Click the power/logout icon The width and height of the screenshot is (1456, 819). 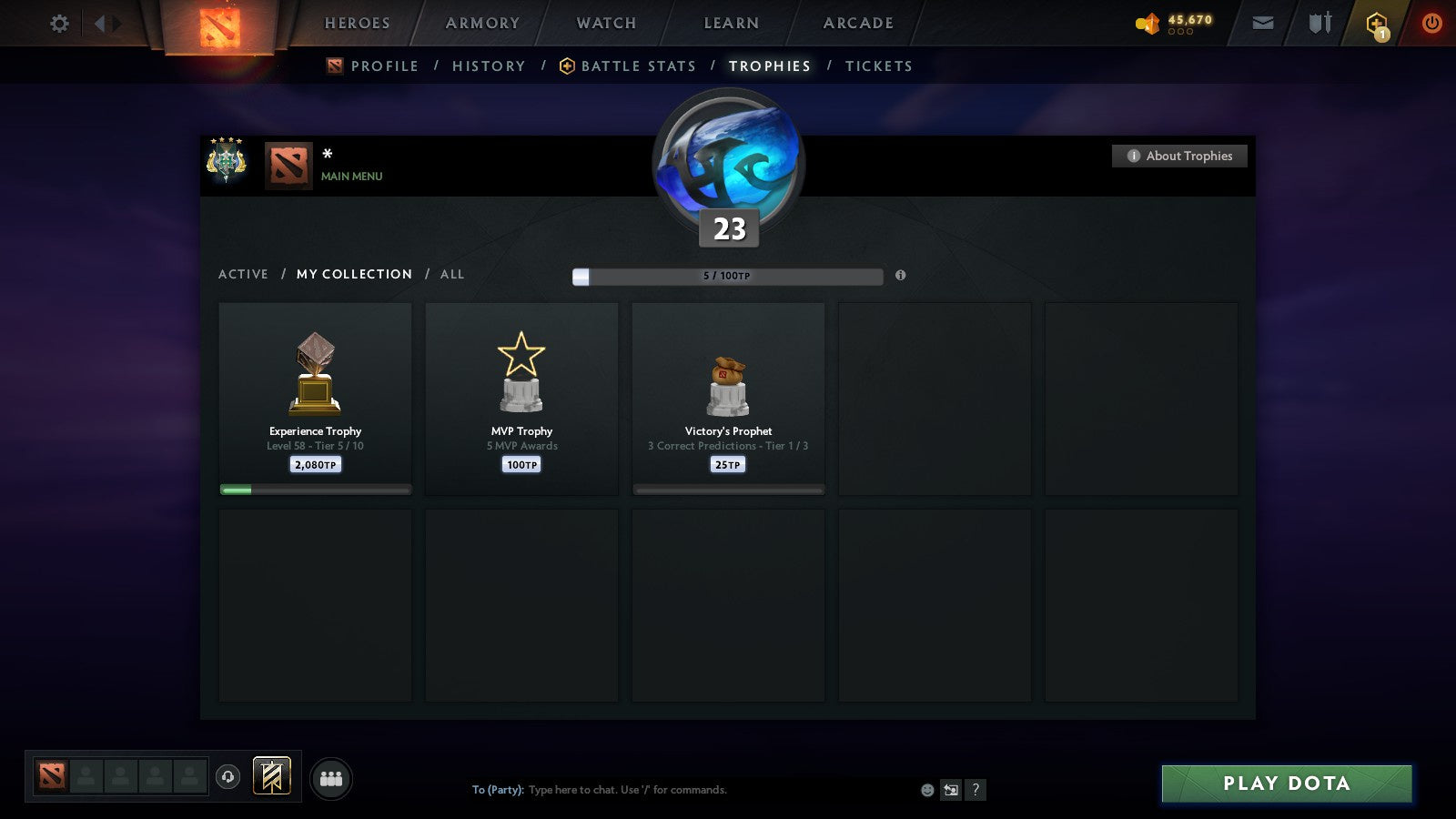click(x=1431, y=23)
